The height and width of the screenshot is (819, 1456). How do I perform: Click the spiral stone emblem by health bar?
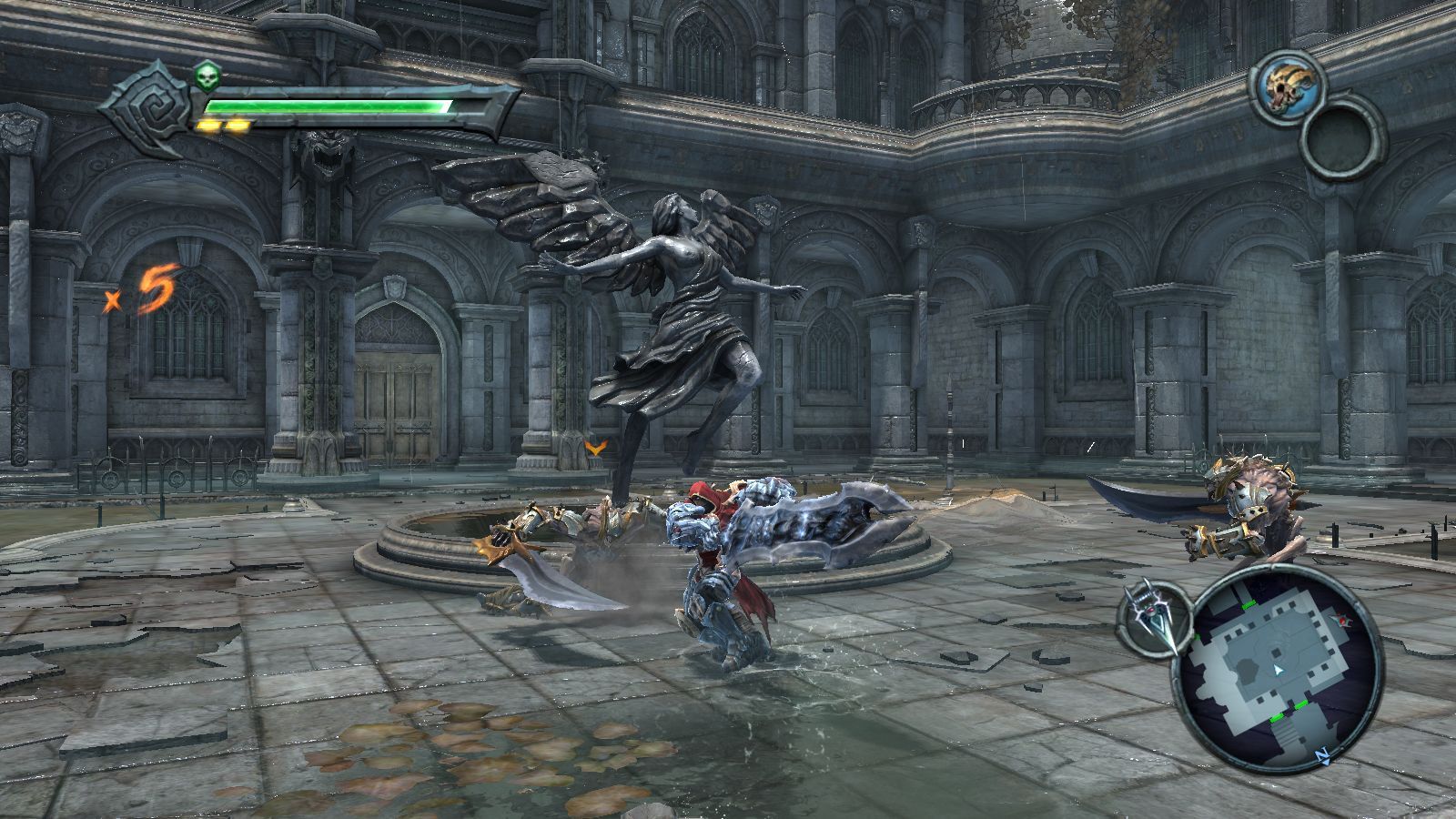[146, 107]
